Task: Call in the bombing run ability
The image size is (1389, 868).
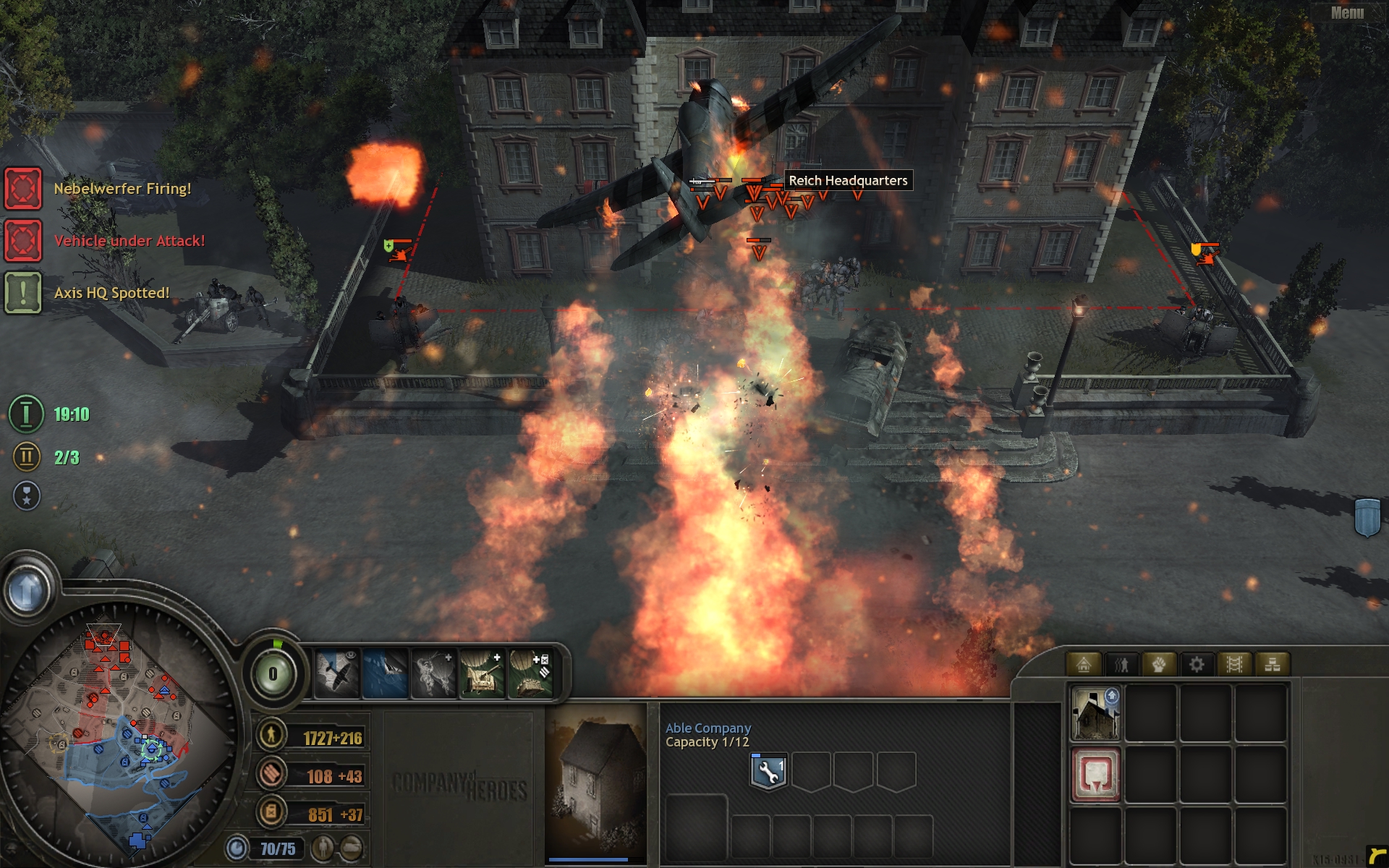Action: [386, 674]
